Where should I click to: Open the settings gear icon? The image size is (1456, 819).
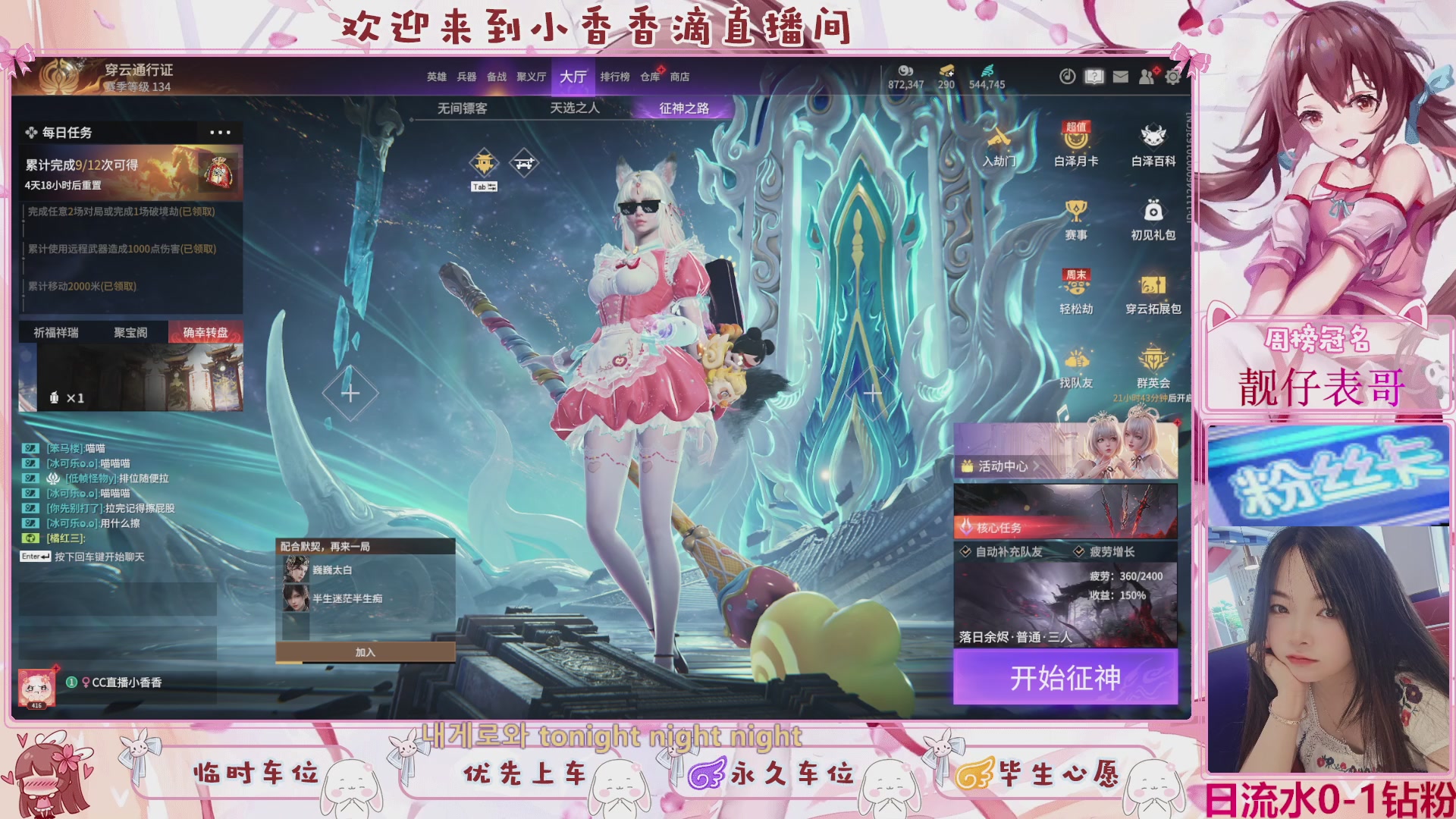1171,77
